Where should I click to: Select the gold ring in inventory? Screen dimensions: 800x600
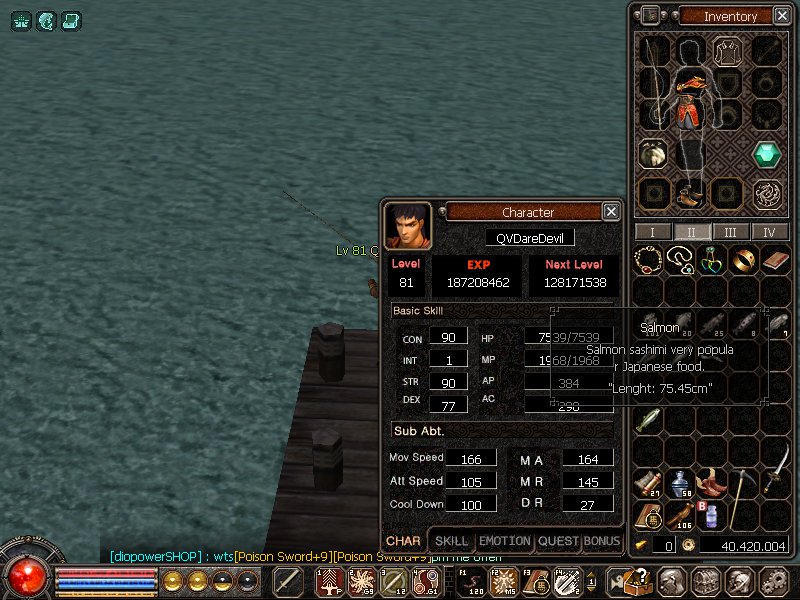[x=741, y=260]
